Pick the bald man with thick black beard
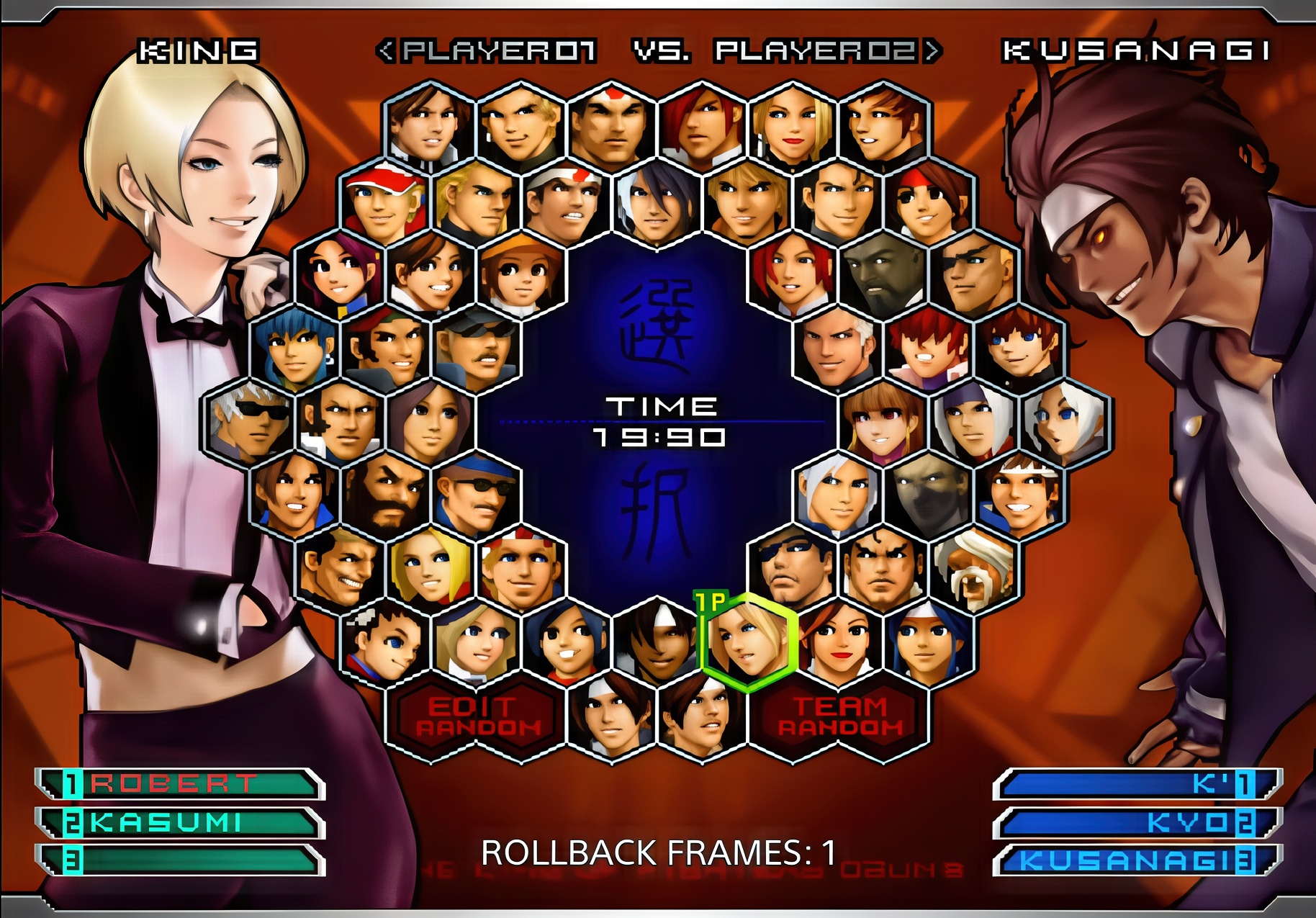 click(x=386, y=495)
